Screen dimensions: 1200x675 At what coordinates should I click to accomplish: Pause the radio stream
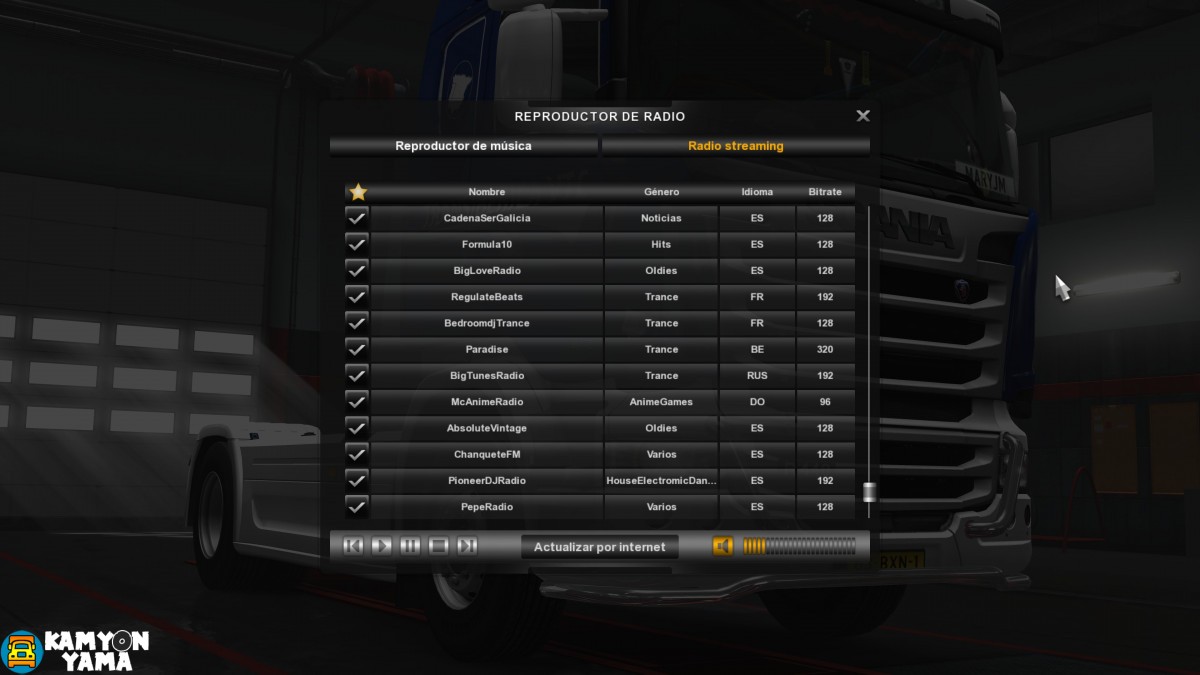pyautogui.click(x=410, y=546)
